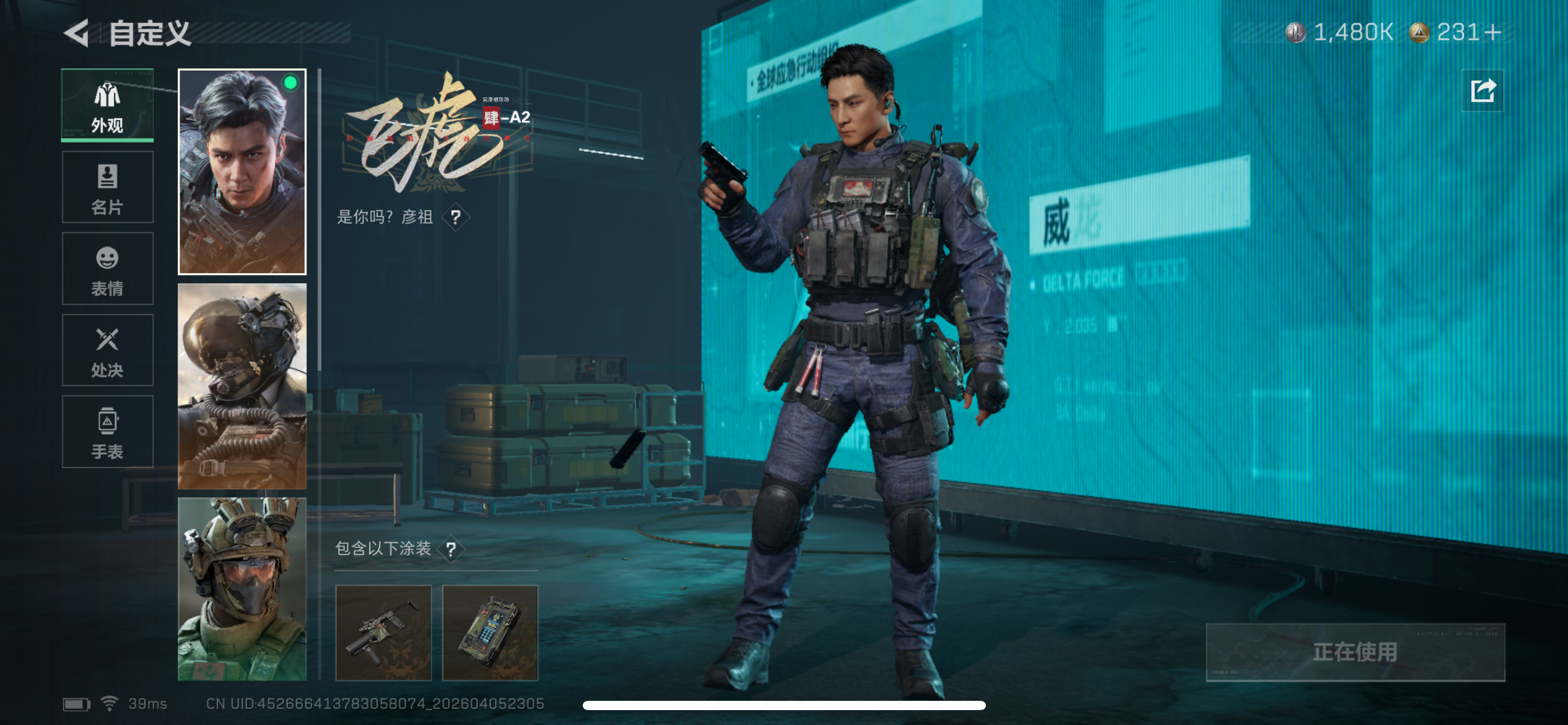Screen dimensions: 1568x725
Task: Open the 外观 appearance panel
Action: [108, 104]
